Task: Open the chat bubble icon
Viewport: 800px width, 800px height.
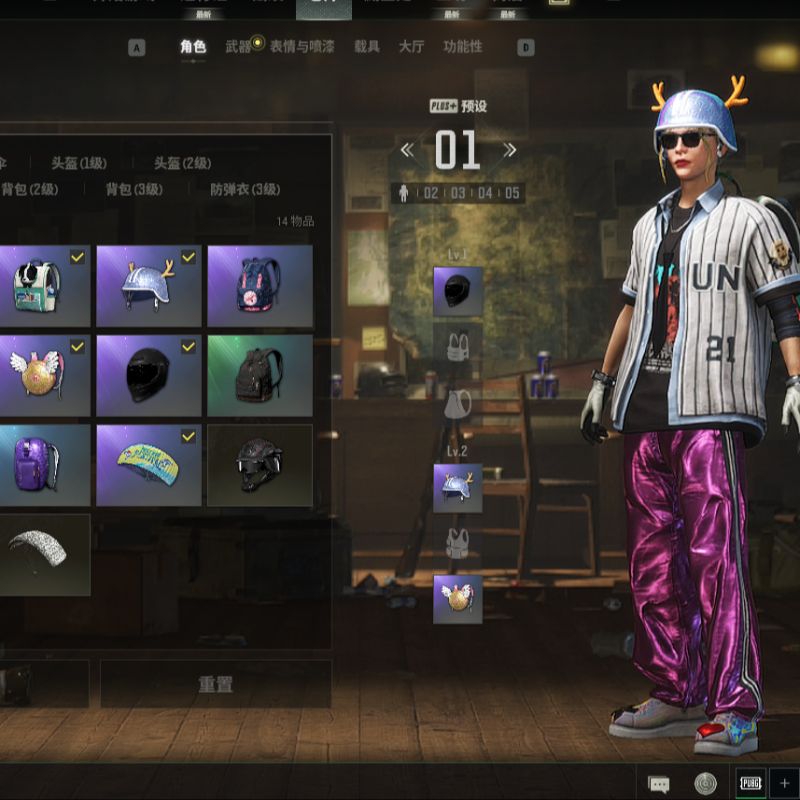Action: pos(658,784)
